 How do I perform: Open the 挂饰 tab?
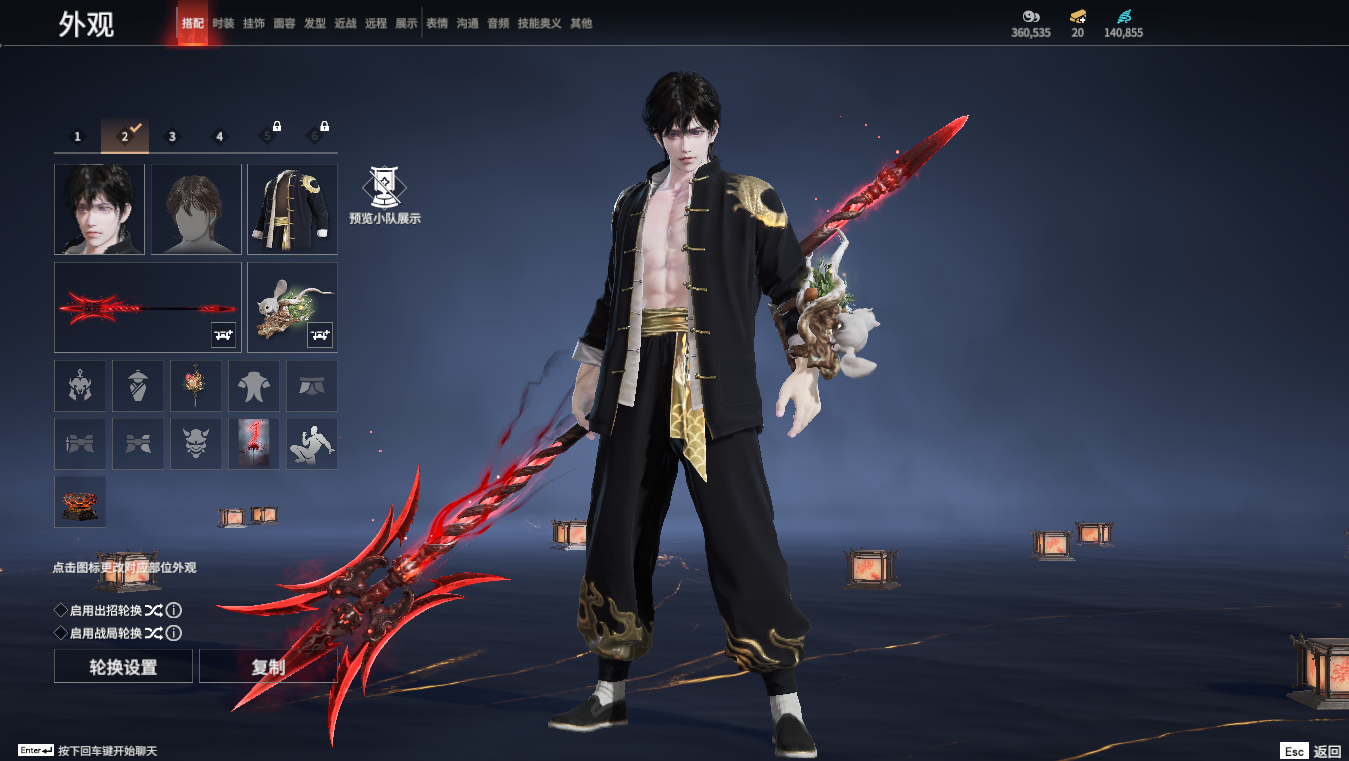click(254, 23)
